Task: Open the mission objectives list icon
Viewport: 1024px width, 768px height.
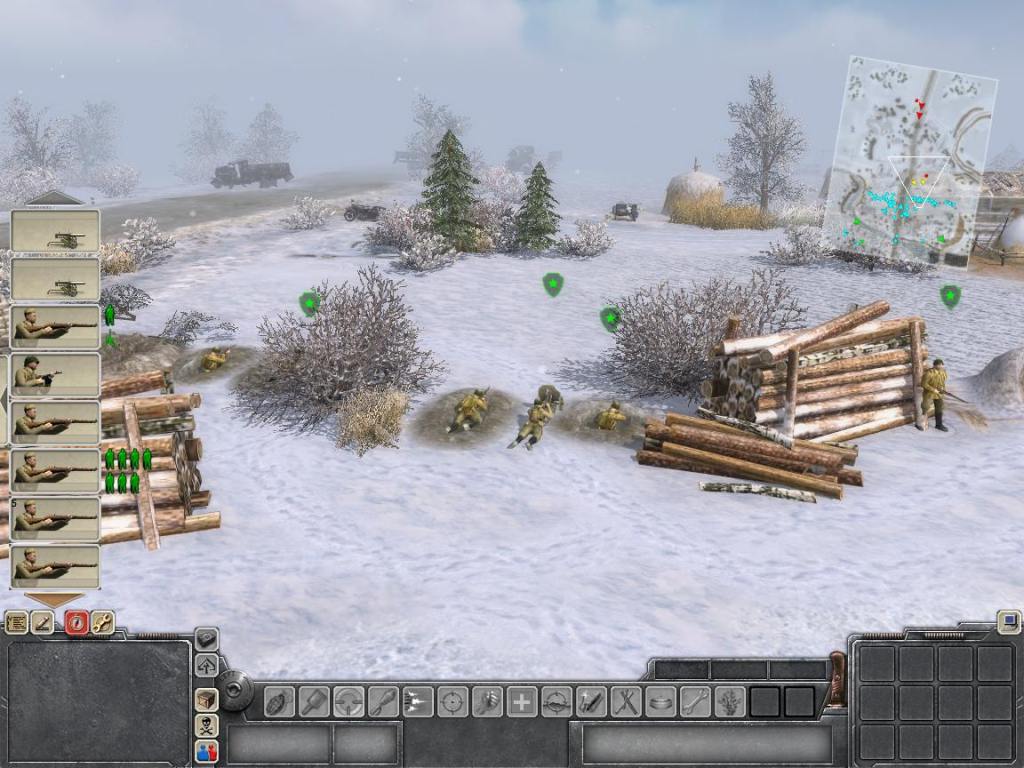Action: coord(17,623)
